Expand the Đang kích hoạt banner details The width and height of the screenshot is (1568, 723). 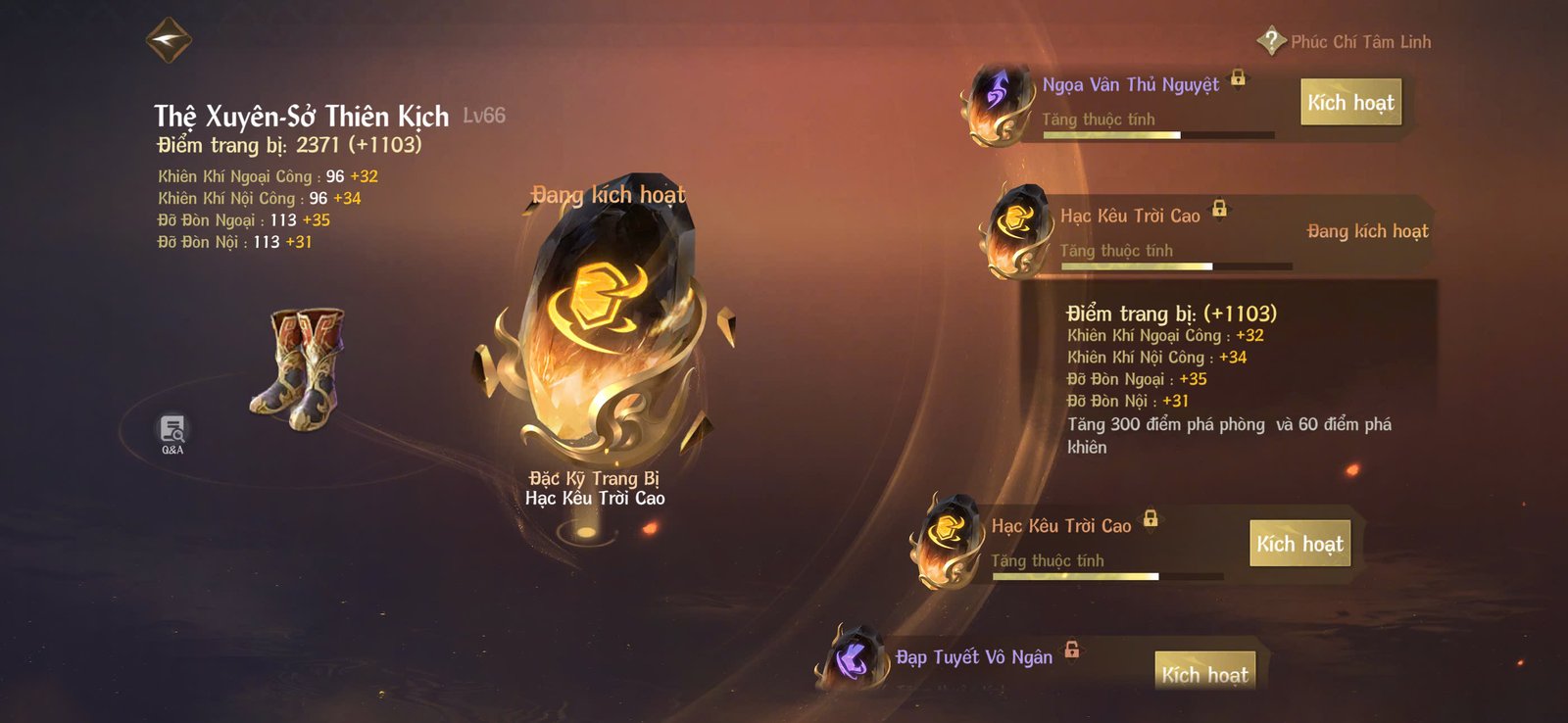(1368, 231)
